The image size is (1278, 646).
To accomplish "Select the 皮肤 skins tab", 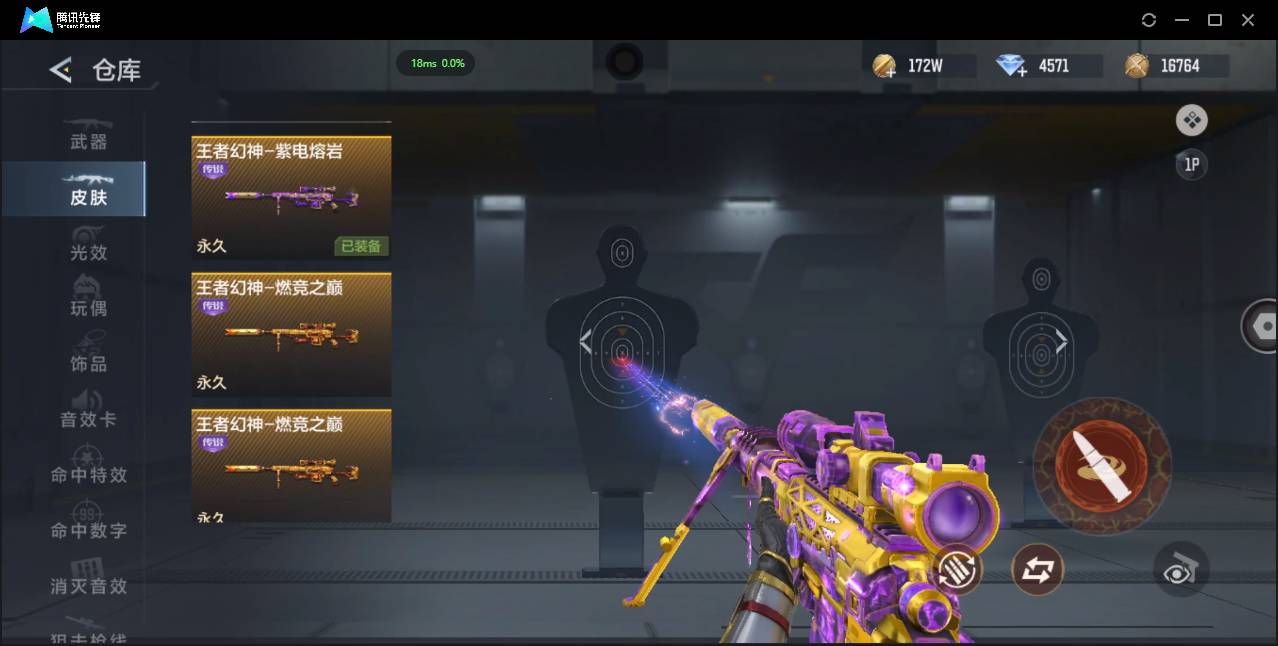I will coord(88,190).
